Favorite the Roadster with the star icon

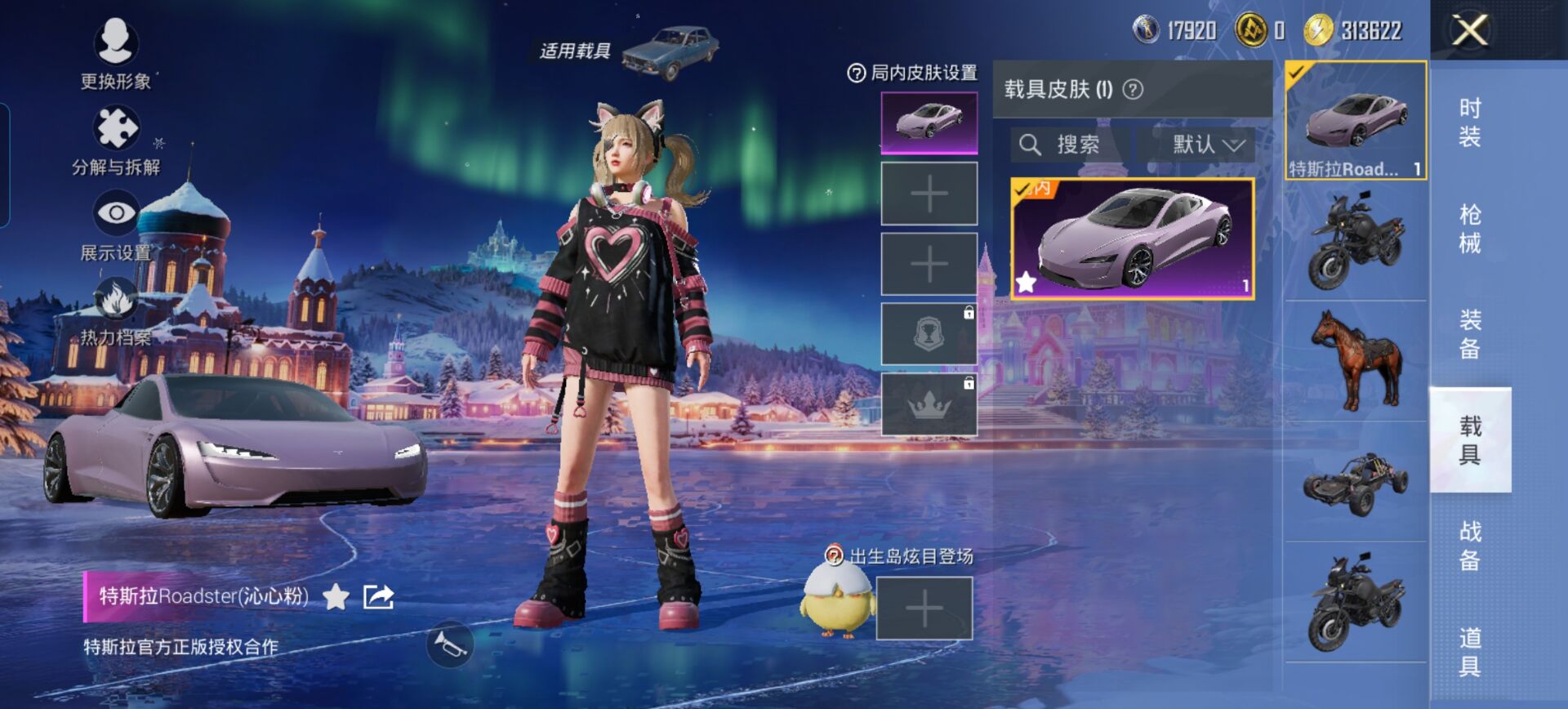coord(336,597)
